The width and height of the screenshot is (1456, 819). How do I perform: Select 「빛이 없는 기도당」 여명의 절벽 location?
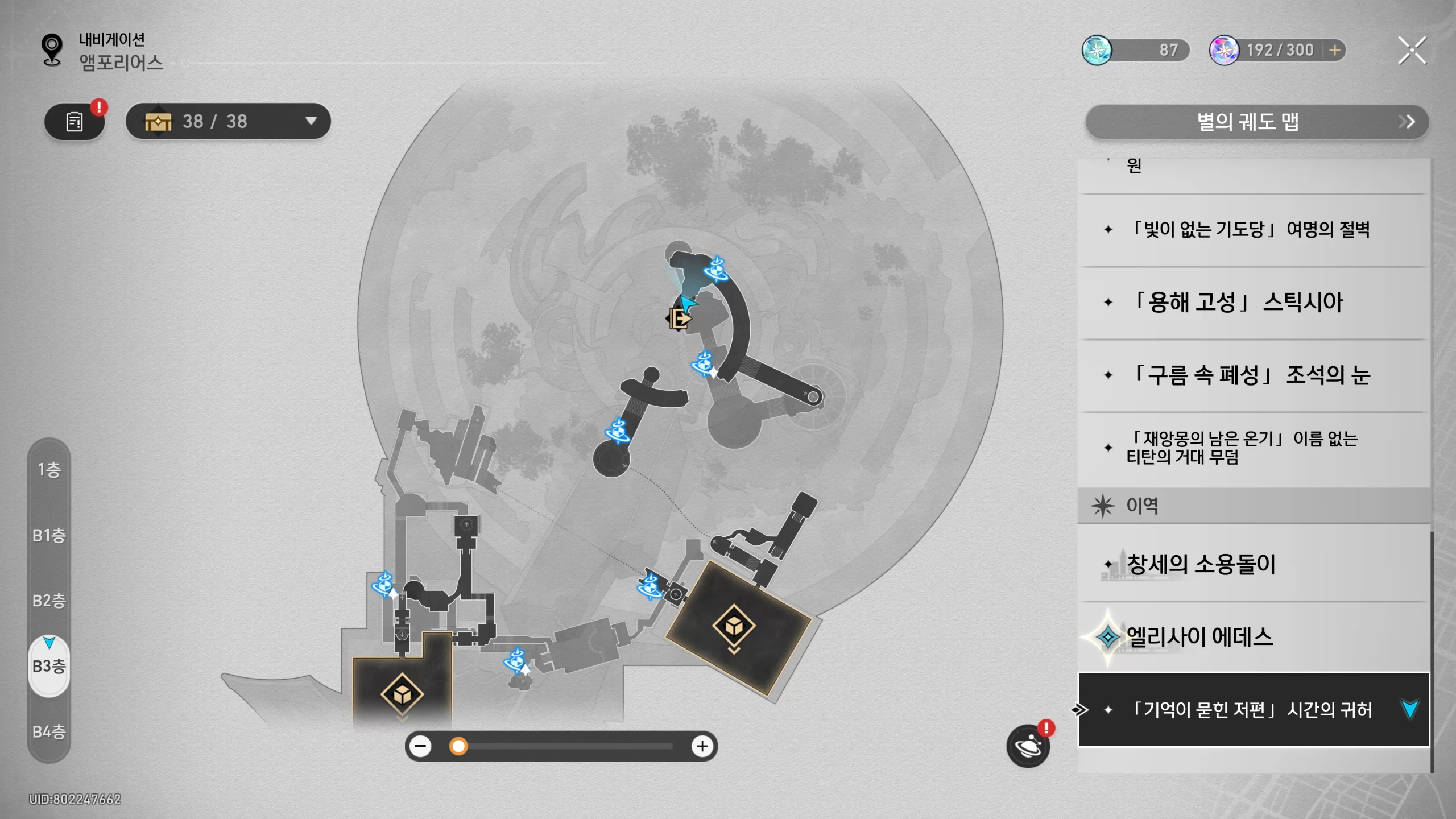pos(1251,230)
